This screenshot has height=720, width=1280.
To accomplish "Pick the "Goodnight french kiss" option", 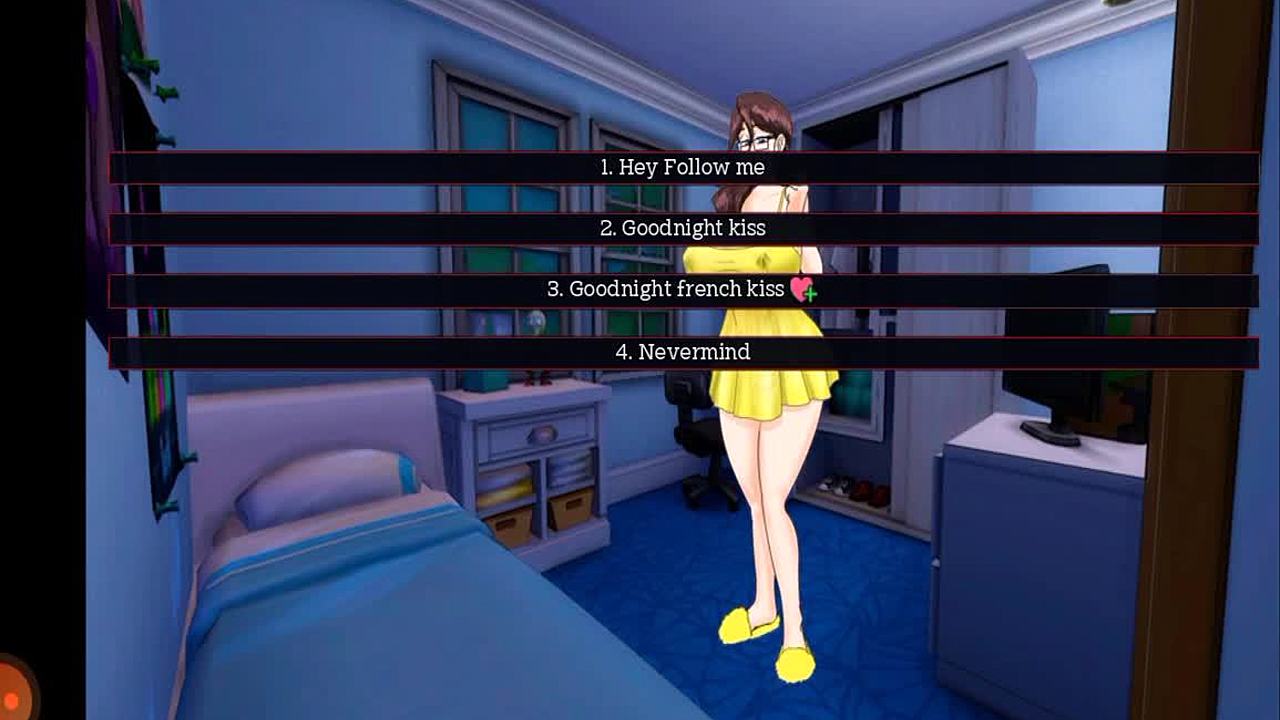I will pyautogui.click(x=683, y=291).
